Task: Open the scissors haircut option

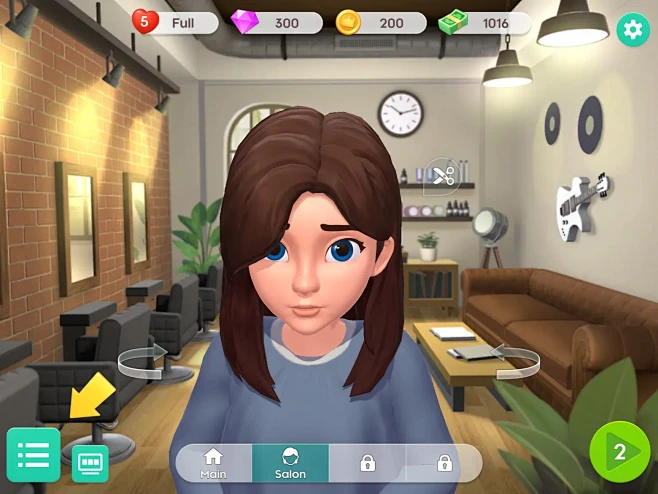Action: coord(441,178)
